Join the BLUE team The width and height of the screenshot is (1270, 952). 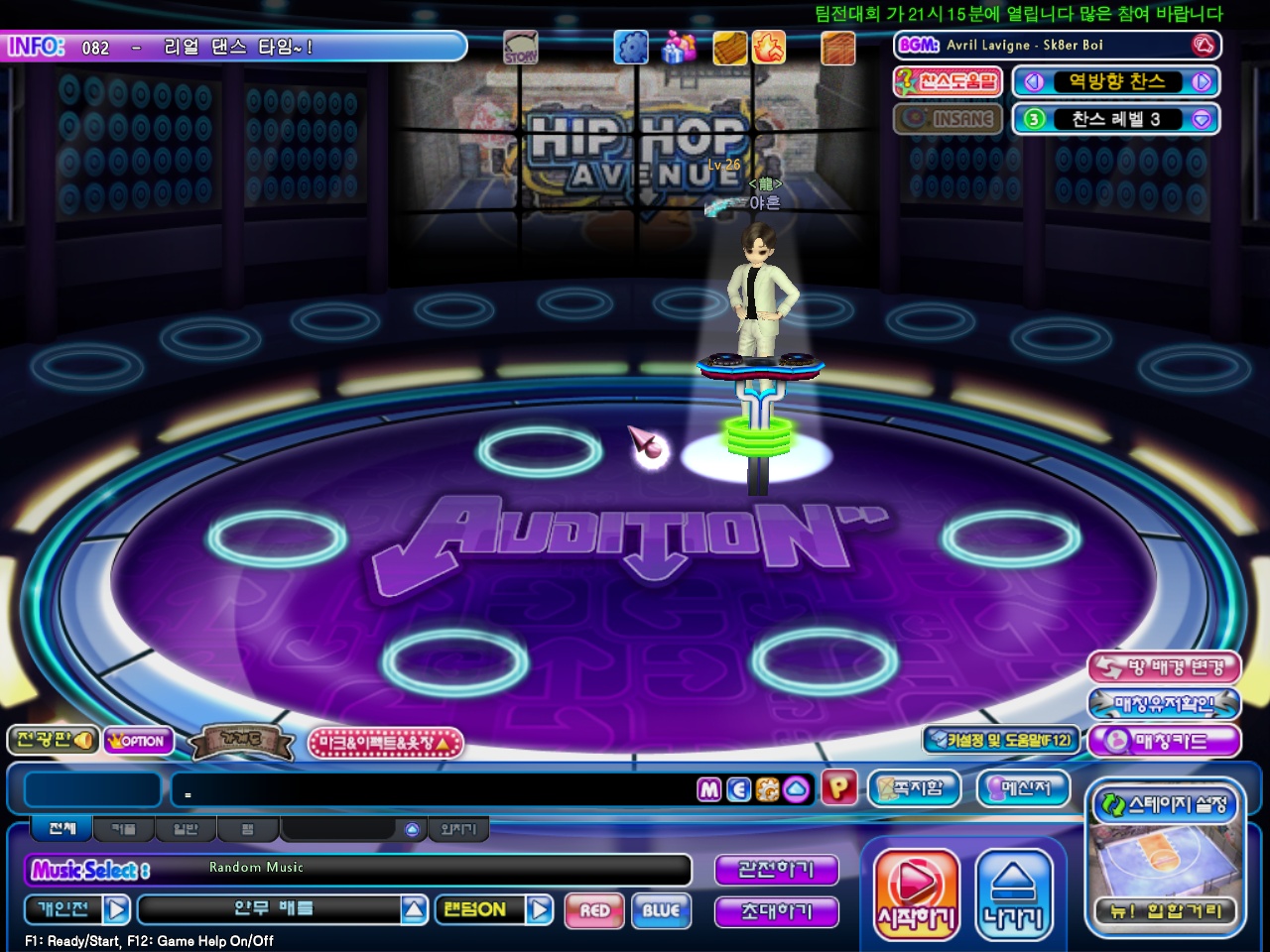[661, 910]
